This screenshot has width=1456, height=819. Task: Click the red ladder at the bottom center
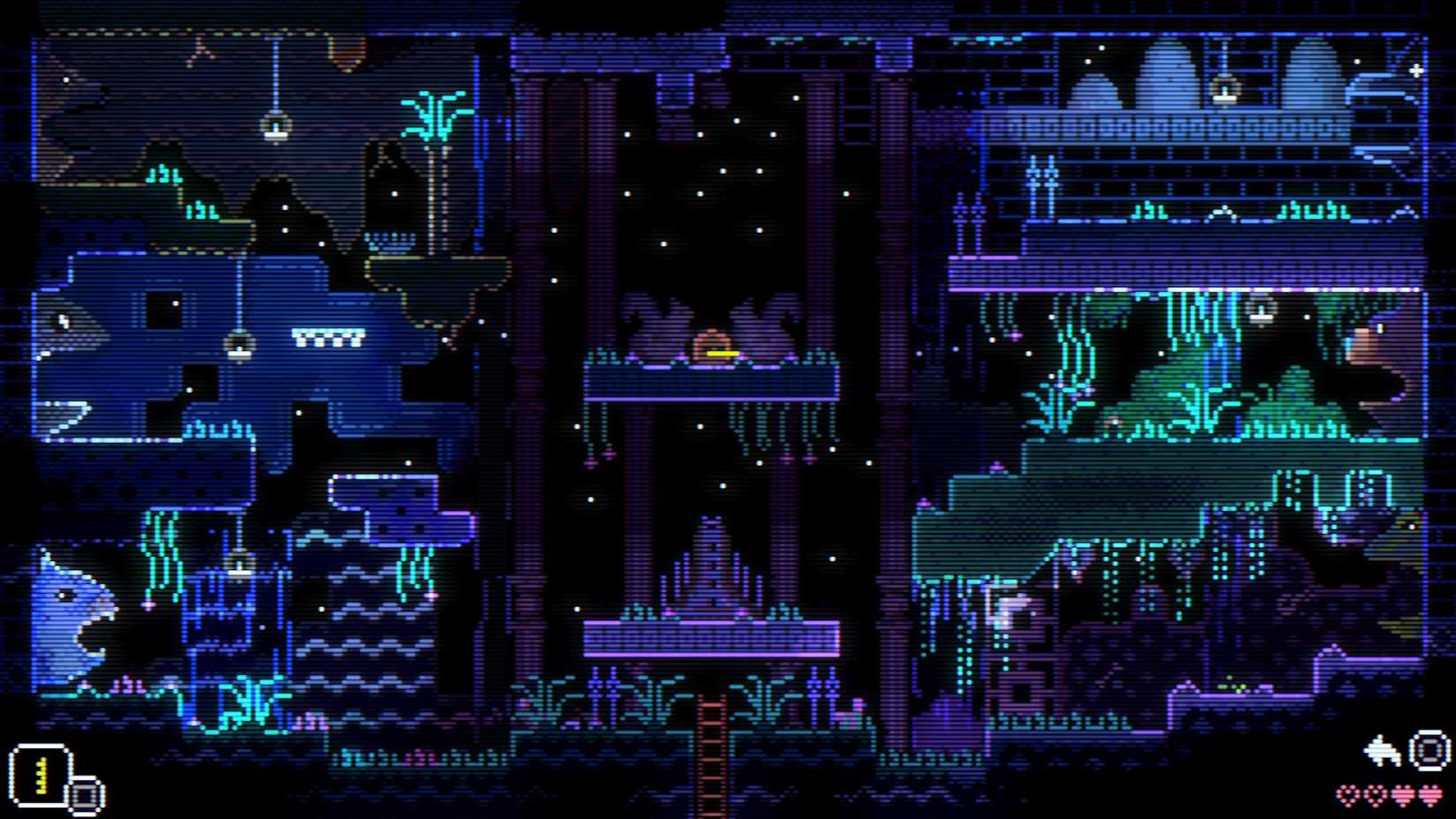click(711, 761)
